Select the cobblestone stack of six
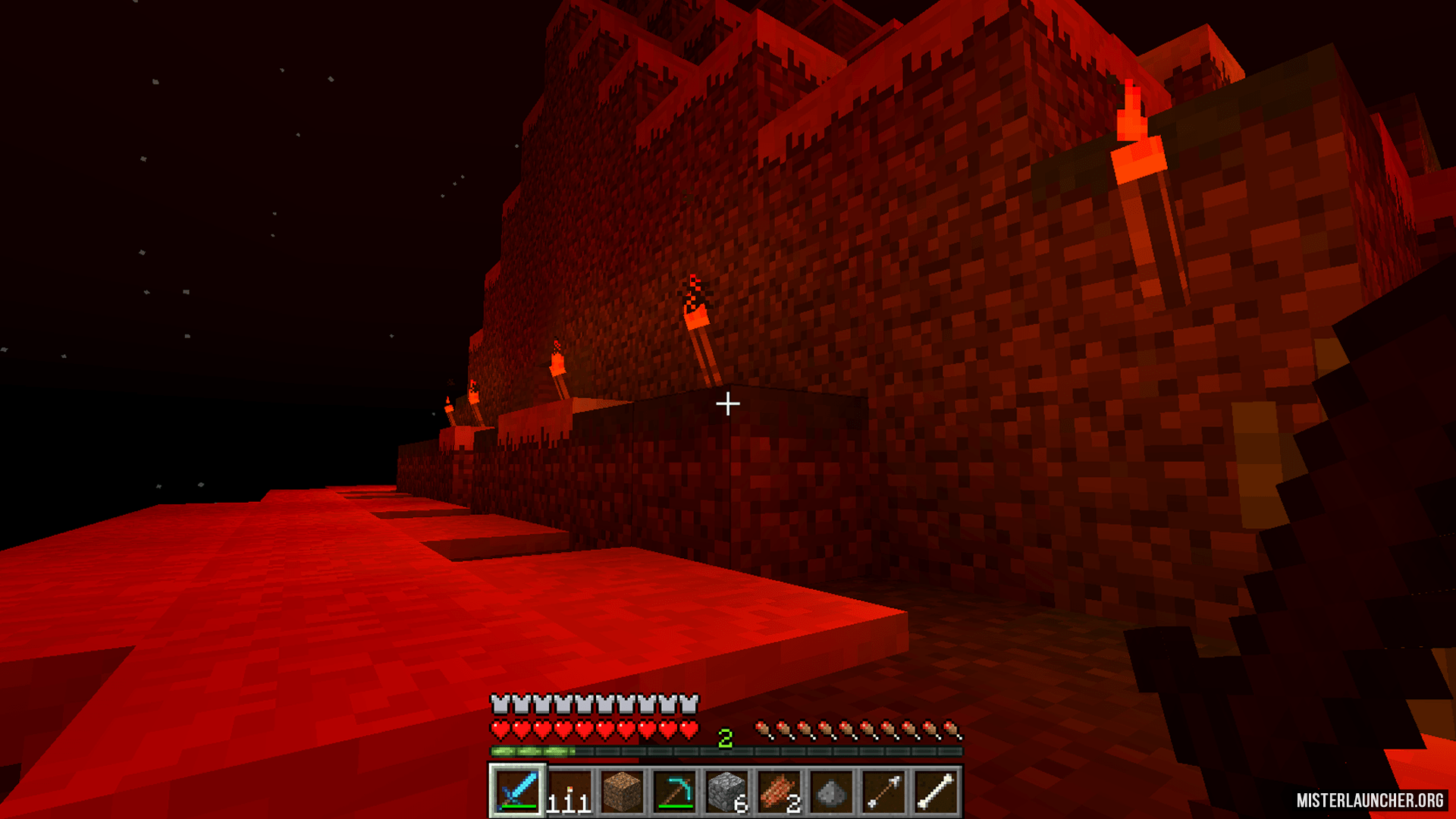 point(726,791)
